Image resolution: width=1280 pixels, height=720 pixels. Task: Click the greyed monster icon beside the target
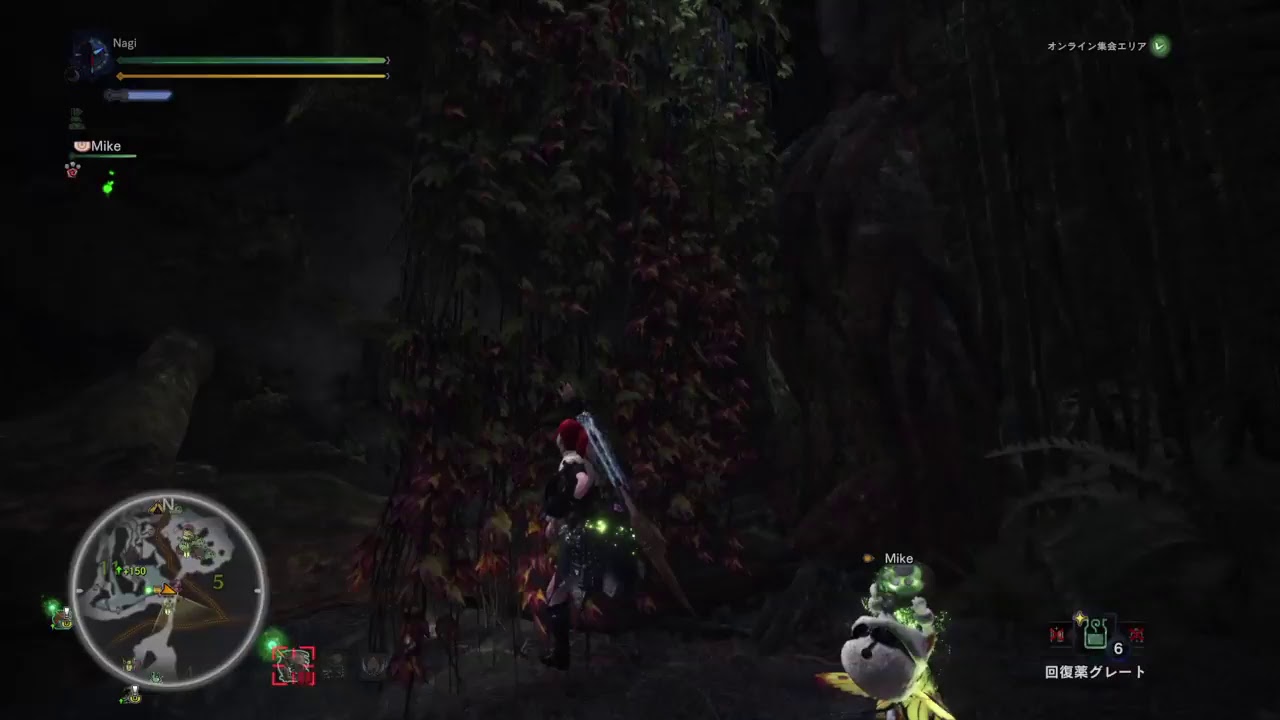[335, 666]
